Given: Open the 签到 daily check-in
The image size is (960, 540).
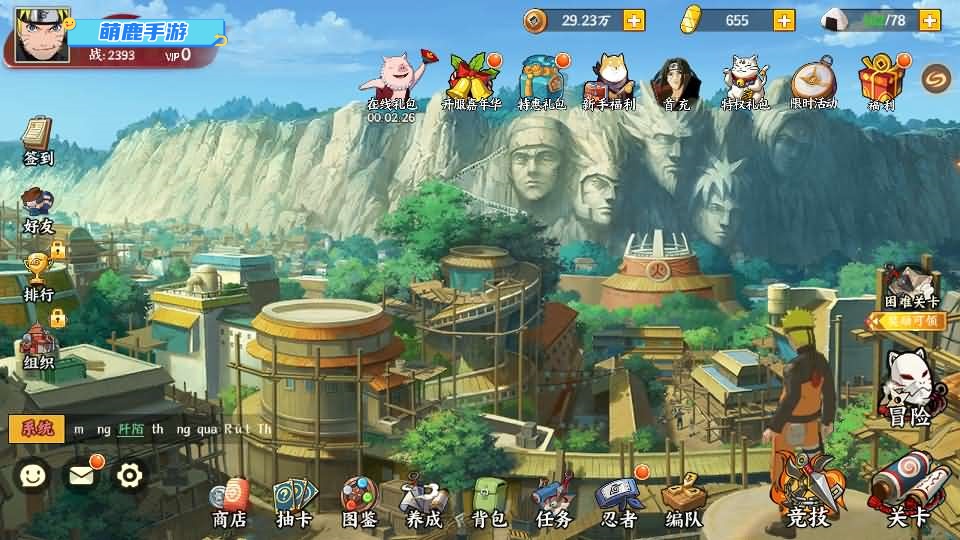Looking at the screenshot, I should click(38, 141).
